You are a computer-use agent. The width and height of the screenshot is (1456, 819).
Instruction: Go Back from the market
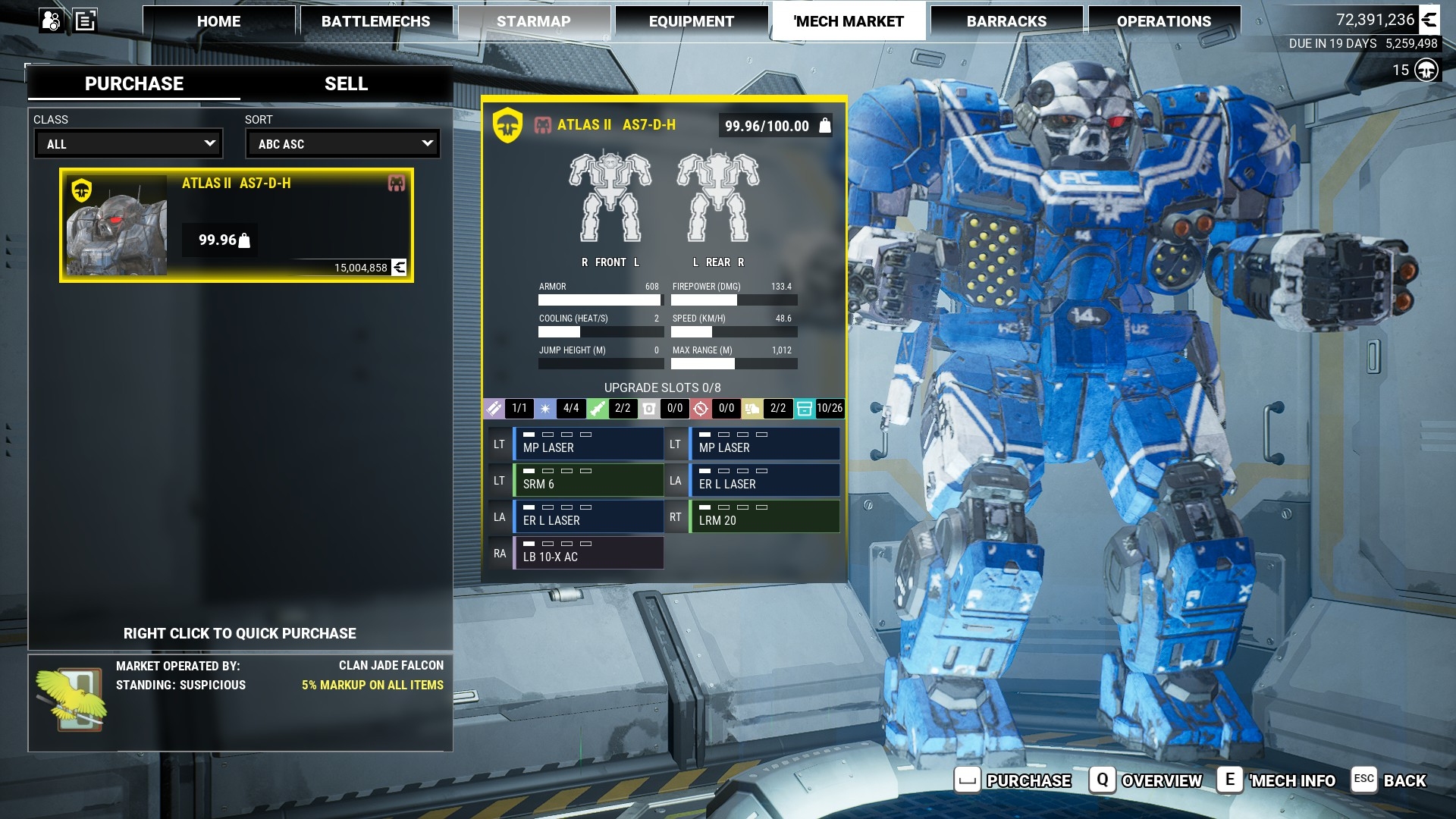(x=1389, y=780)
